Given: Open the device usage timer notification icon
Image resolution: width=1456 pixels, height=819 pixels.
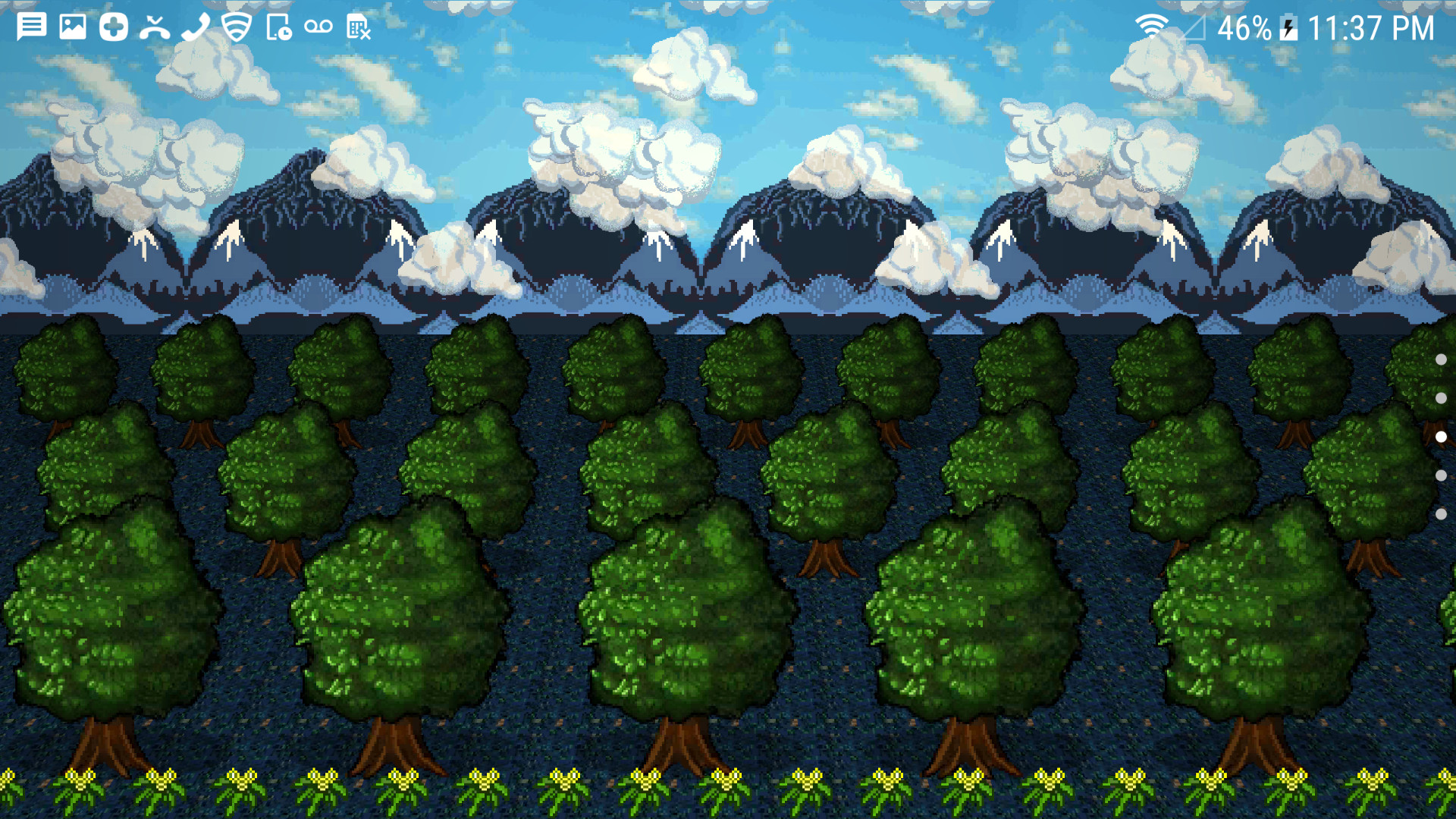Looking at the screenshot, I should point(278,28).
